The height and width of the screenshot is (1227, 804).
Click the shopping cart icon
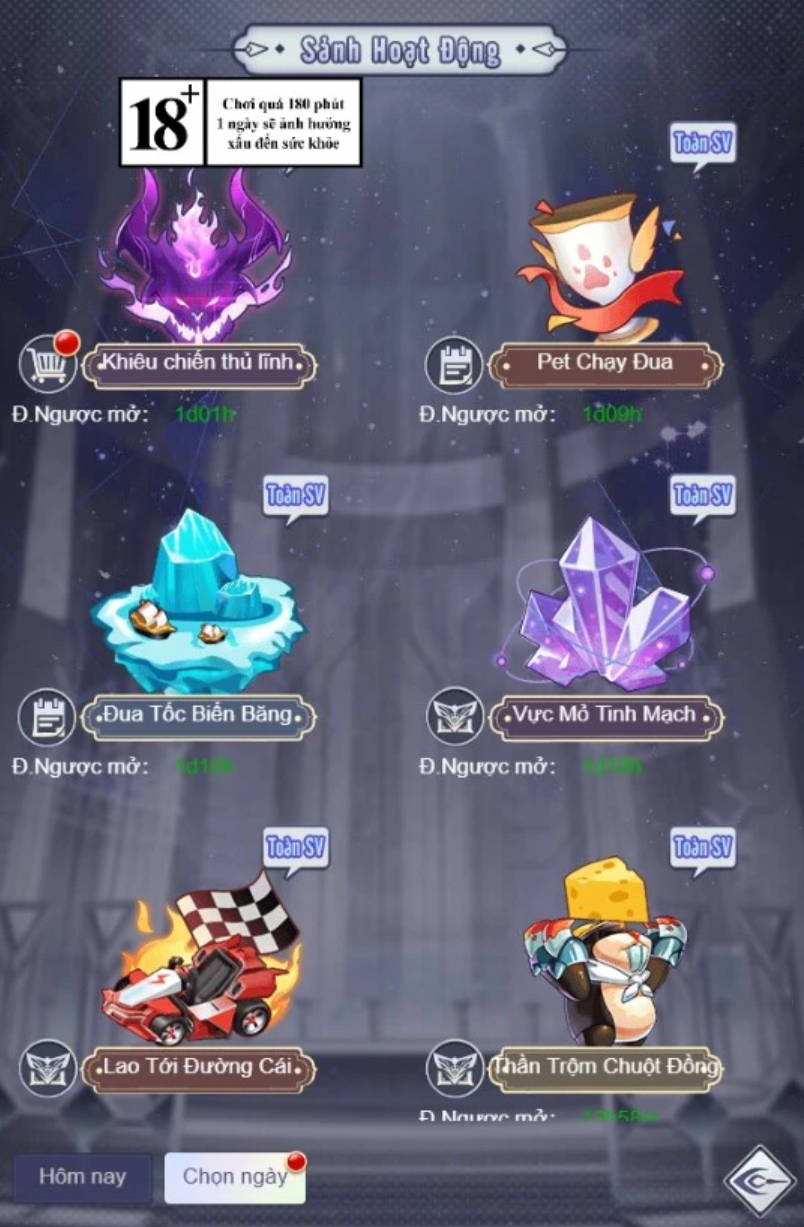tap(47, 364)
